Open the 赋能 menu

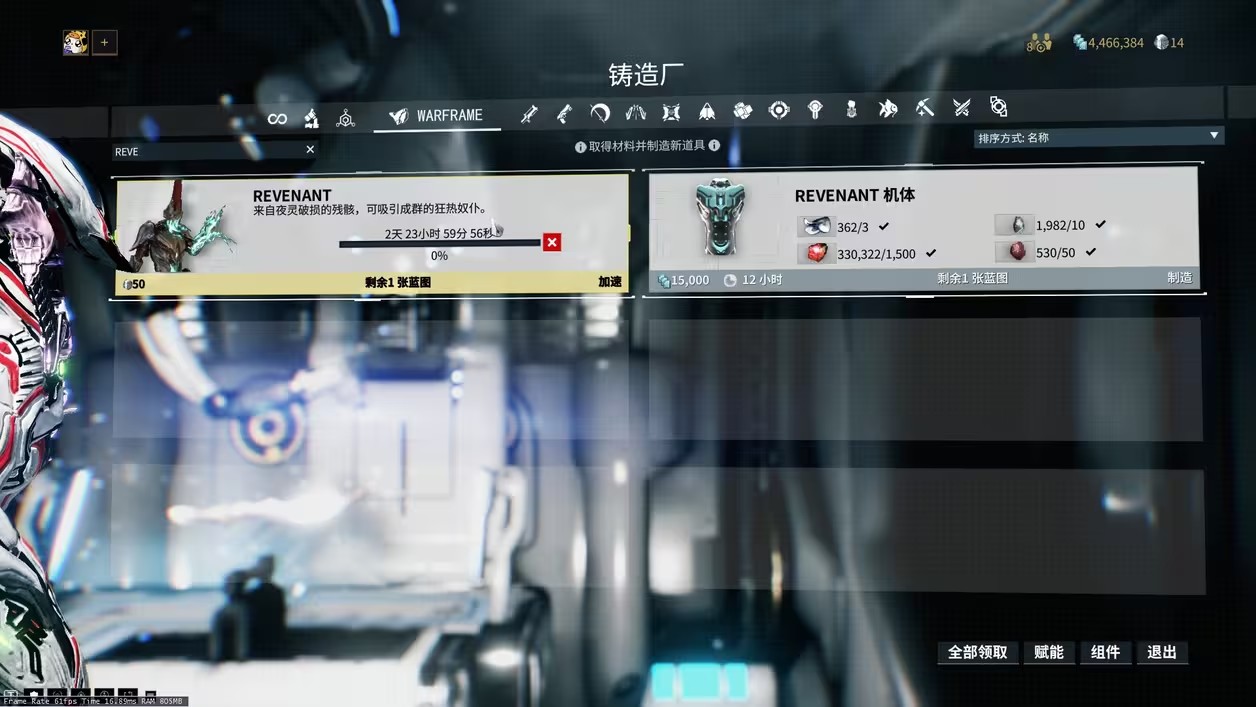(1048, 652)
